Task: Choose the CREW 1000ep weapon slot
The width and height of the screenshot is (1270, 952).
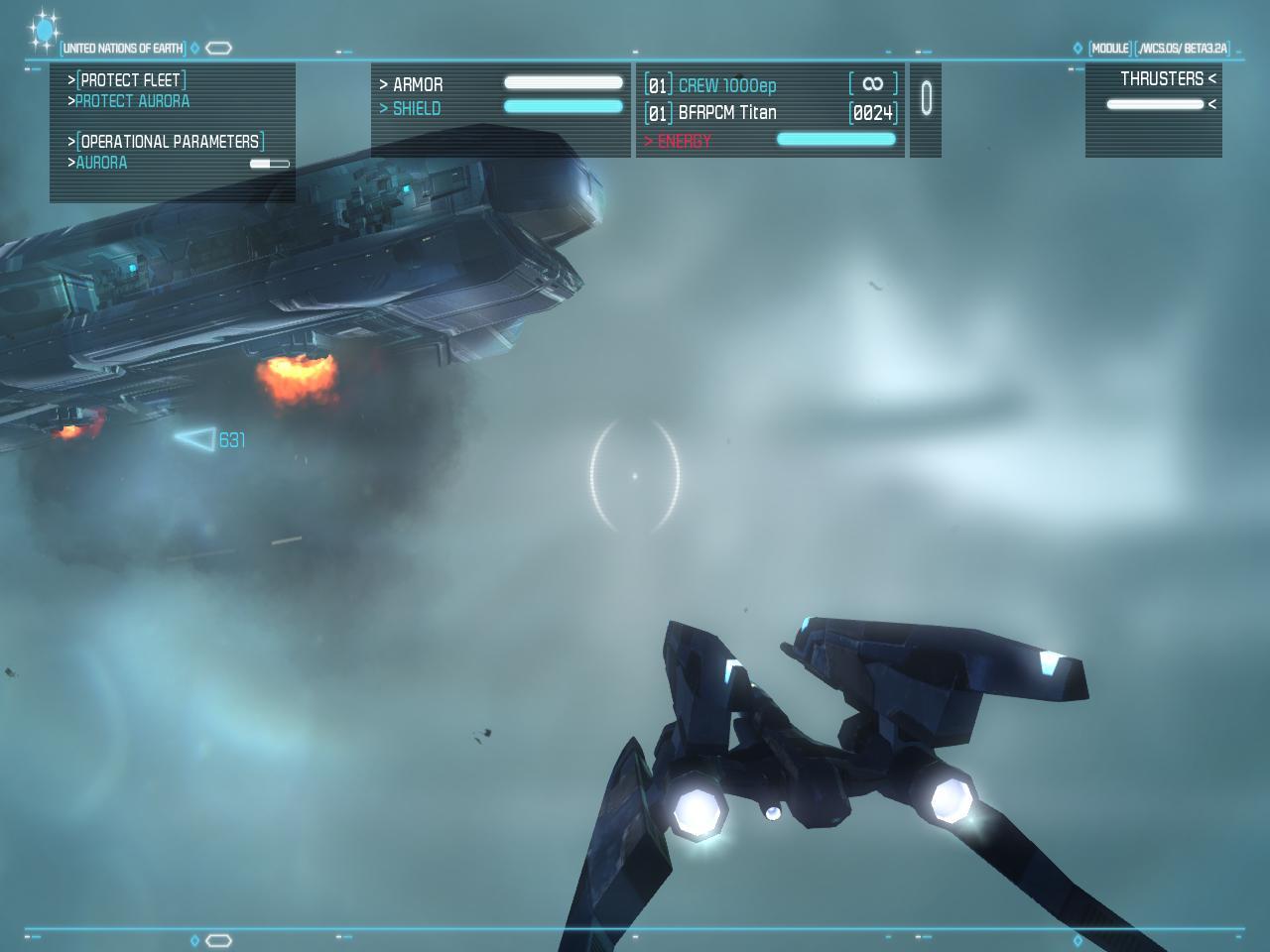Action: (x=726, y=86)
